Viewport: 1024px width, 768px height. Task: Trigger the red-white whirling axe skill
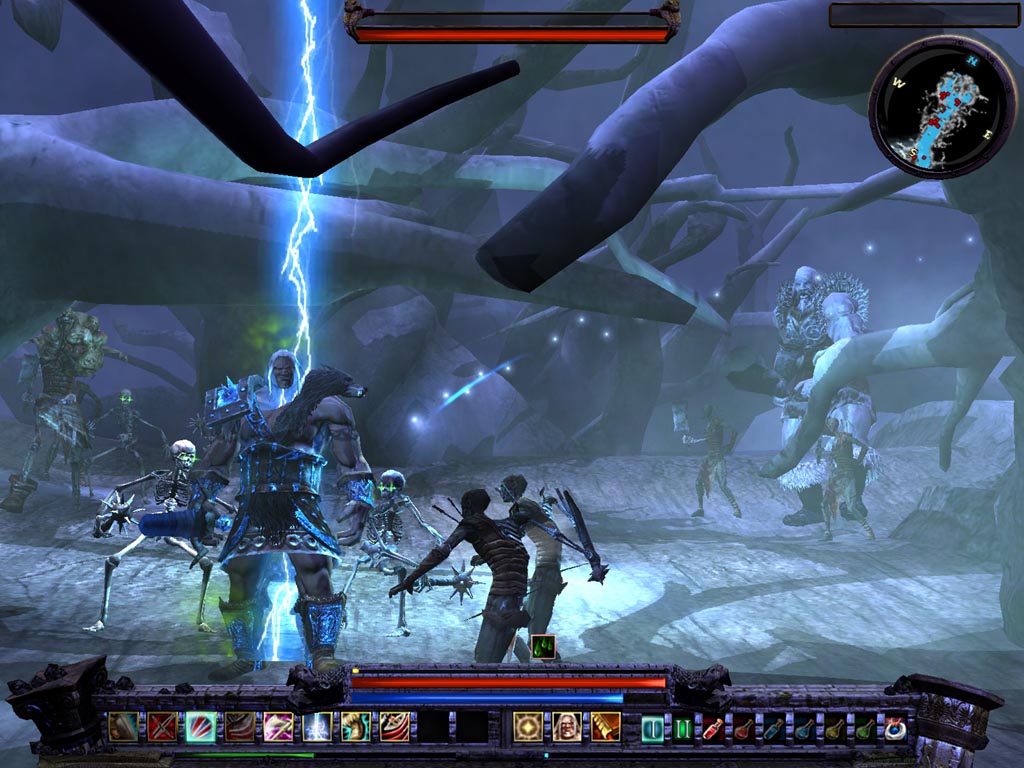click(x=394, y=726)
